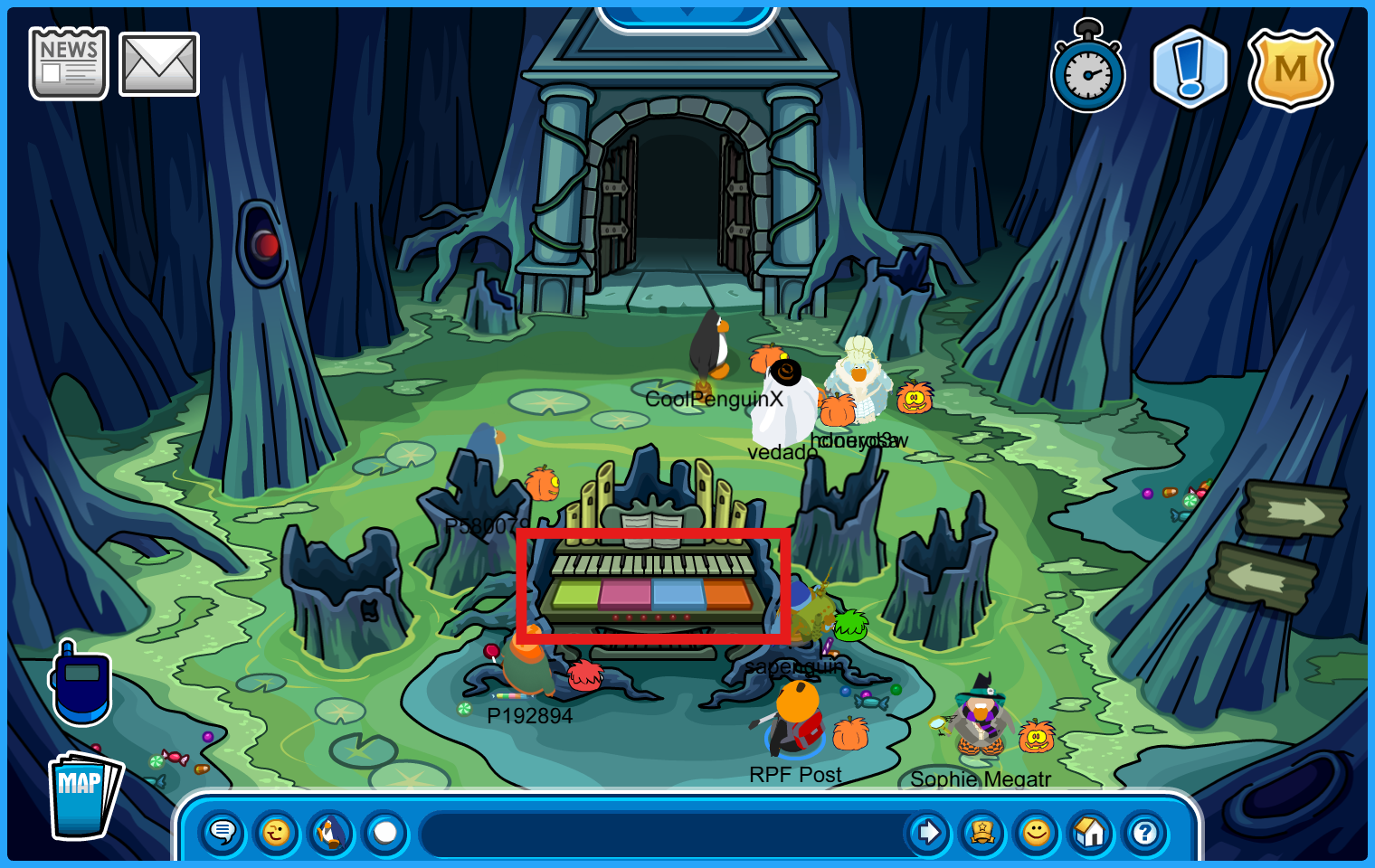Open the speech bubble chat menu
The width and height of the screenshot is (1375, 868).
[223, 832]
